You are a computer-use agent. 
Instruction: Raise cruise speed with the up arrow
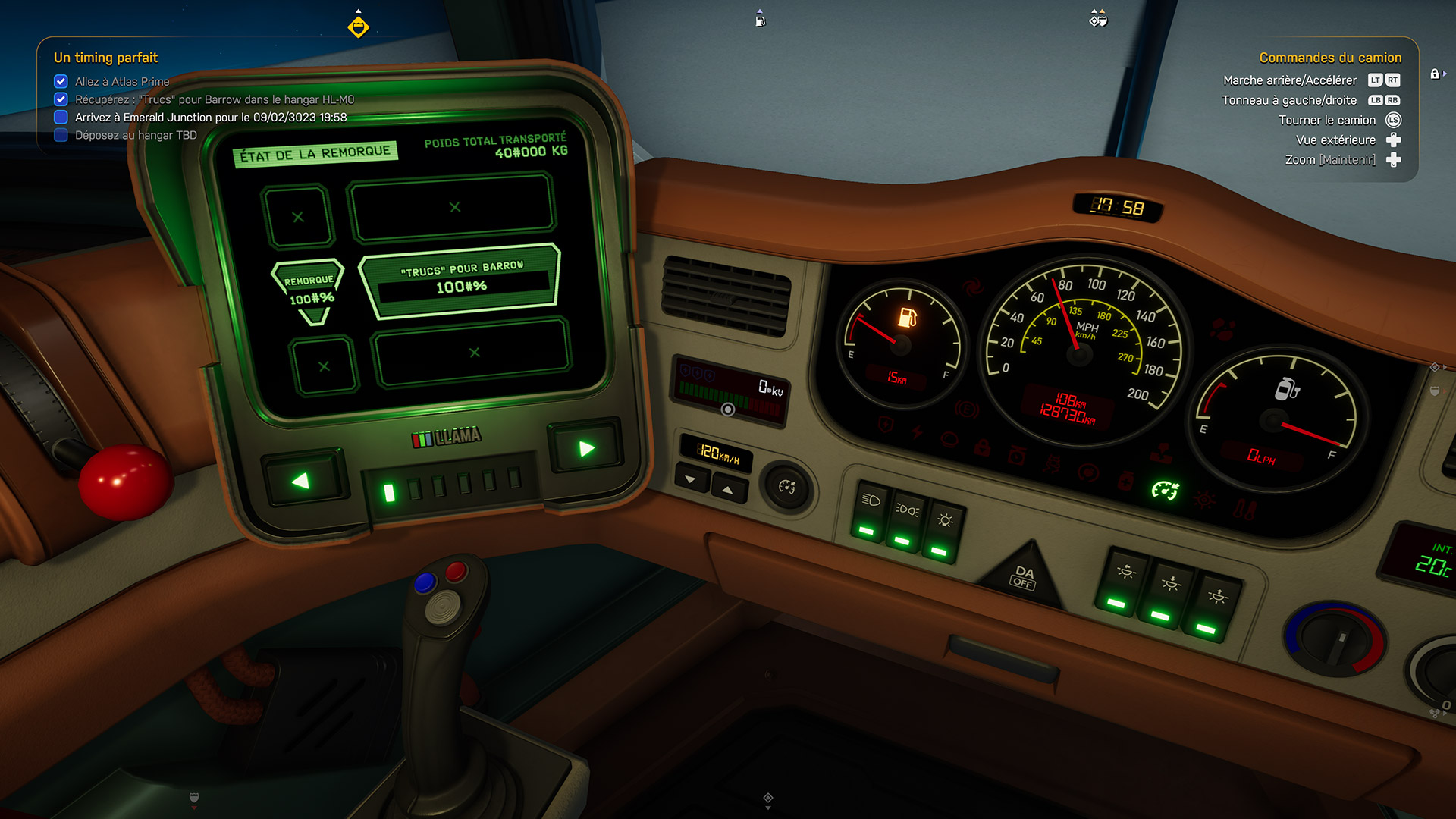[x=728, y=490]
